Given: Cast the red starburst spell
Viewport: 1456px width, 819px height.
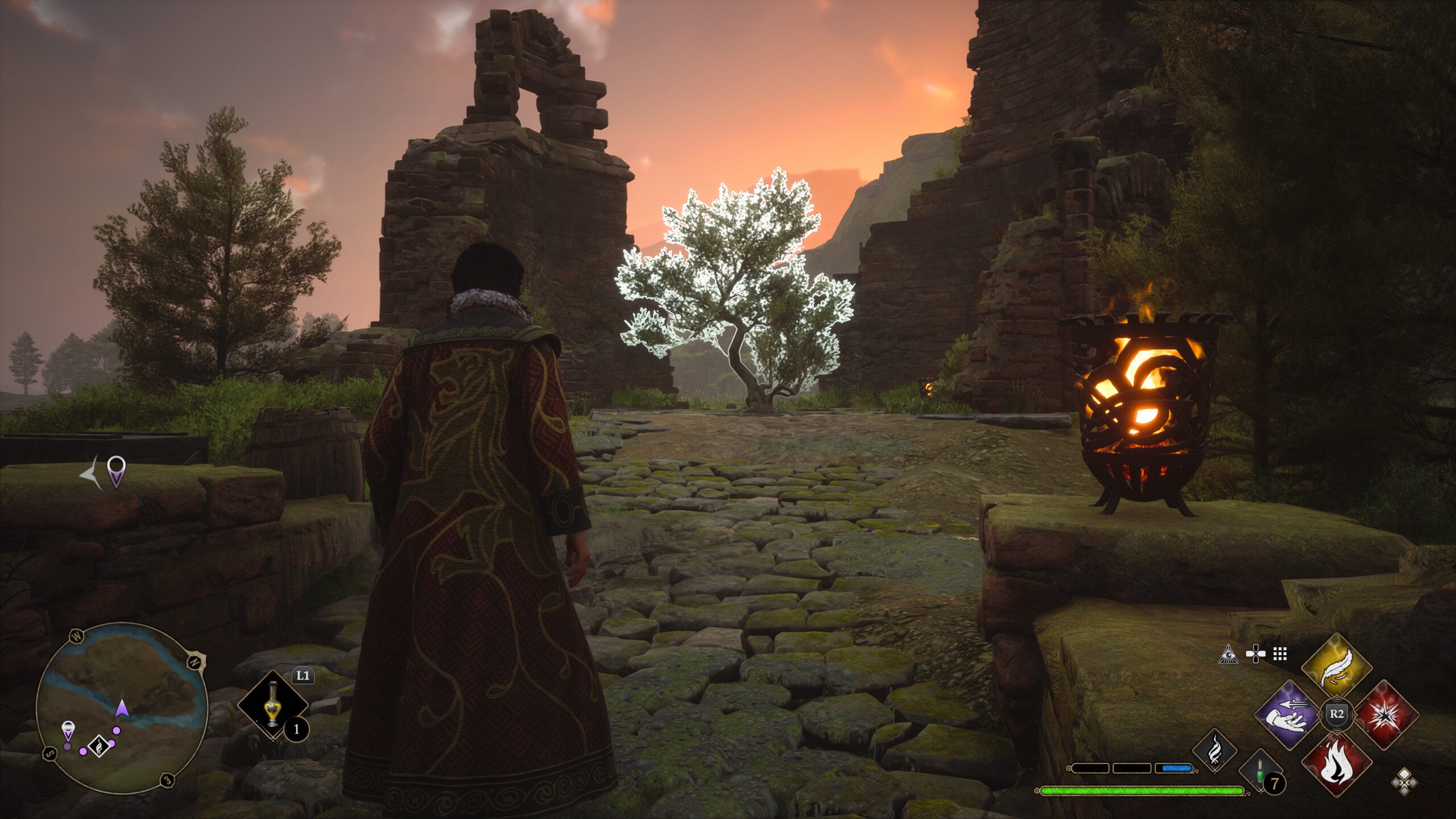Looking at the screenshot, I should point(1386,714).
